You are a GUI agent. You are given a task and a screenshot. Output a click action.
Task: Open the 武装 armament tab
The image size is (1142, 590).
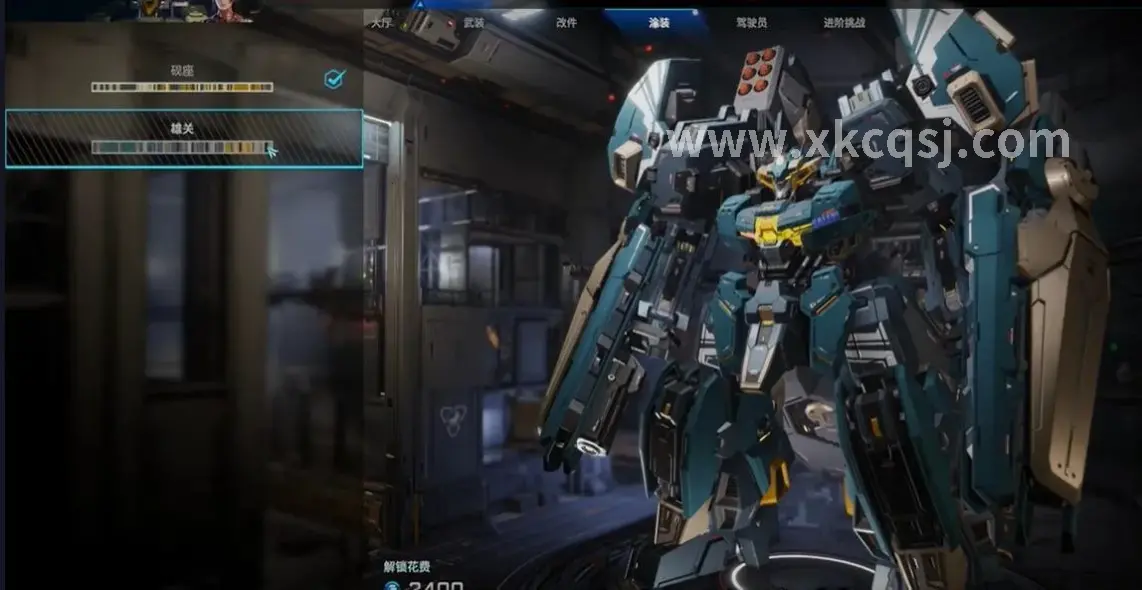(x=474, y=22)
